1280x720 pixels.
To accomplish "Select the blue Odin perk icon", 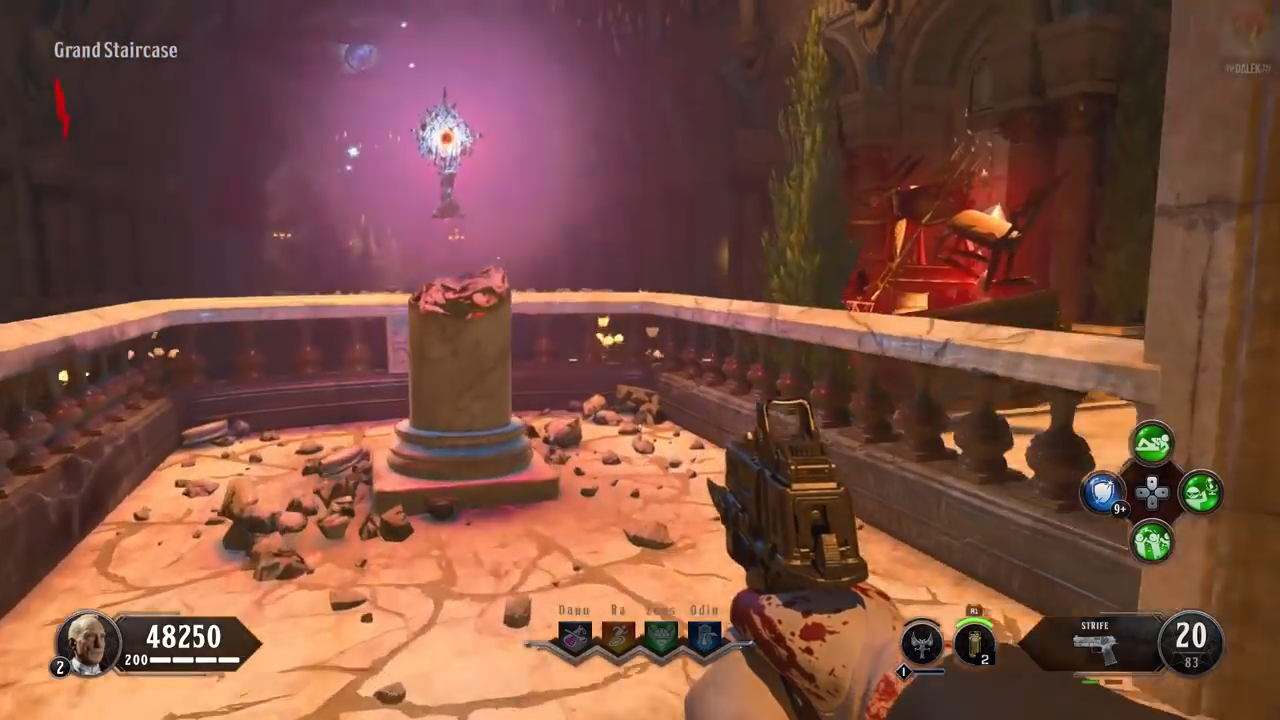I will pyautogui.click(x=704, y=638).
